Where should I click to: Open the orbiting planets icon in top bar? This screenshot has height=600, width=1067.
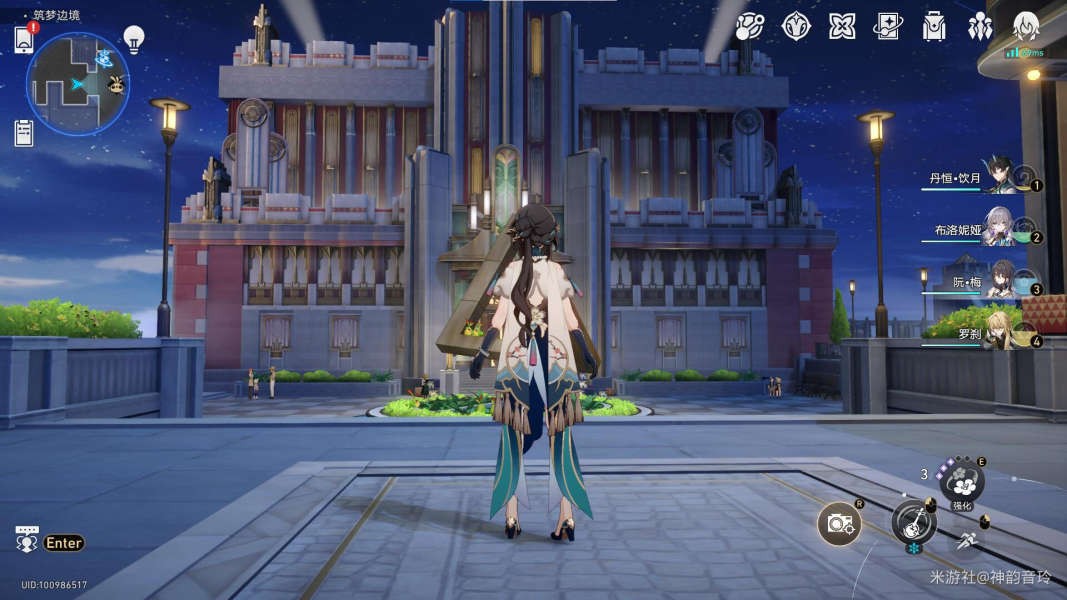point(750,27)
